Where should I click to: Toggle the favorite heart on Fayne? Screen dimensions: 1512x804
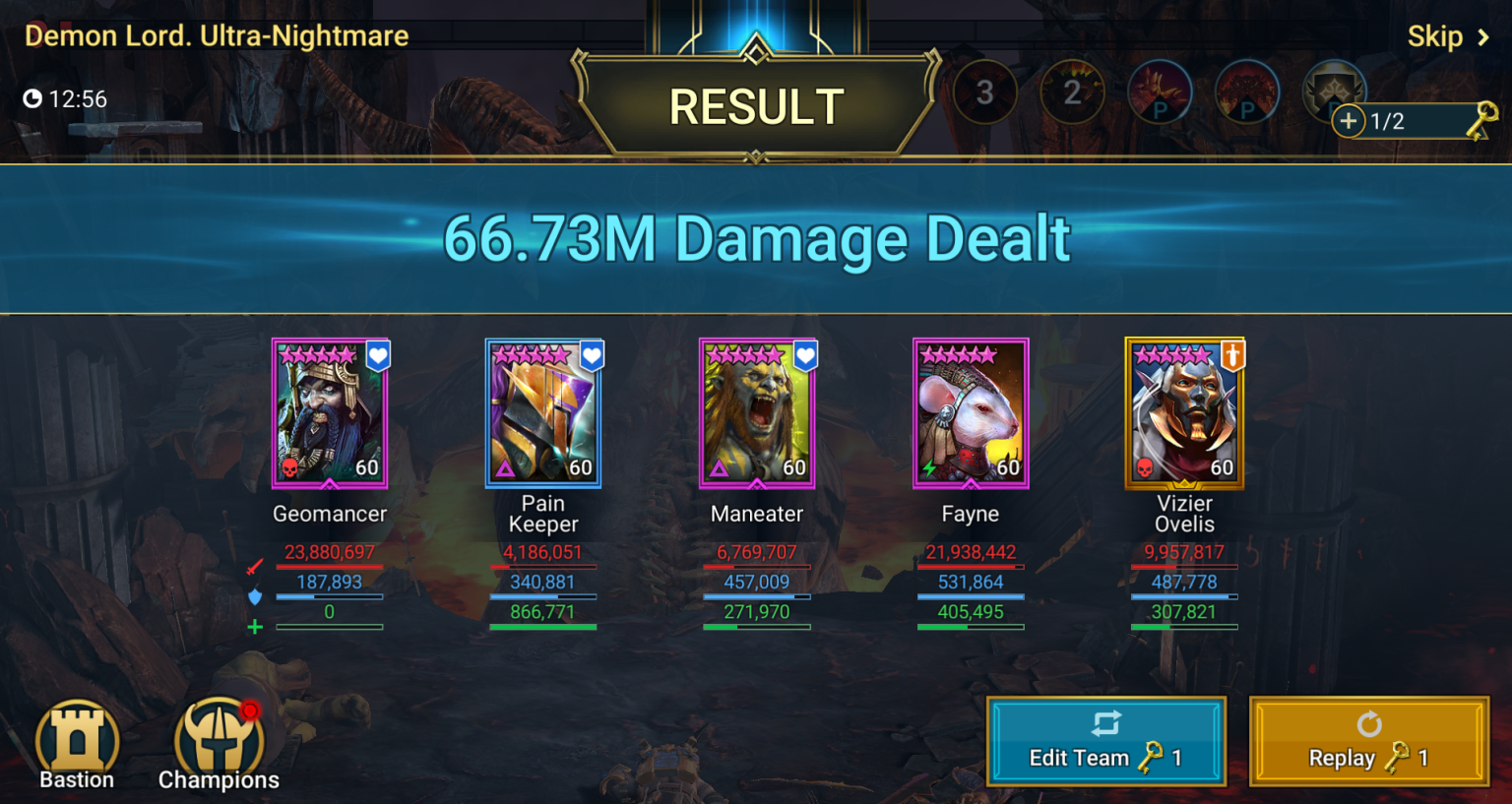coord(1017,357)
